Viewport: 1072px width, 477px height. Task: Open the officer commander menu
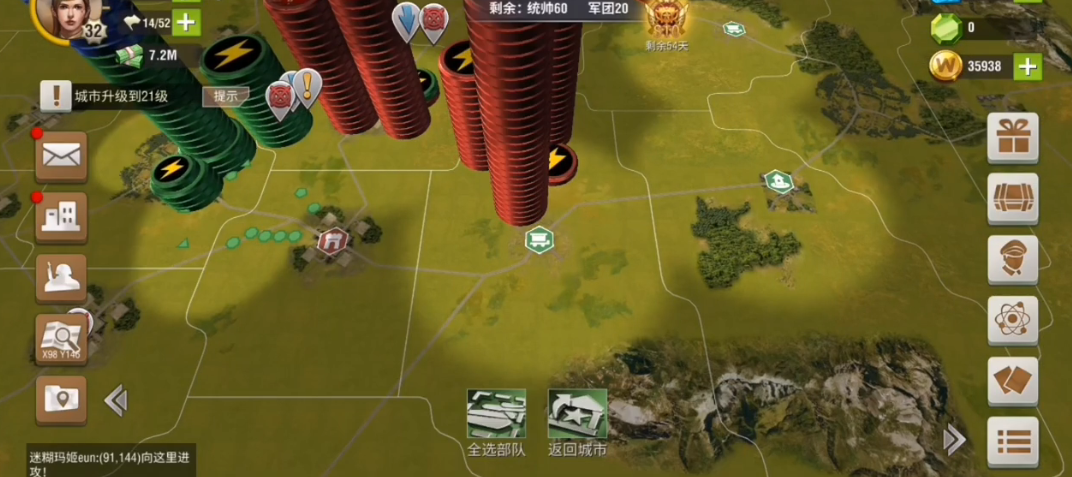click(x=1012, y=259)
